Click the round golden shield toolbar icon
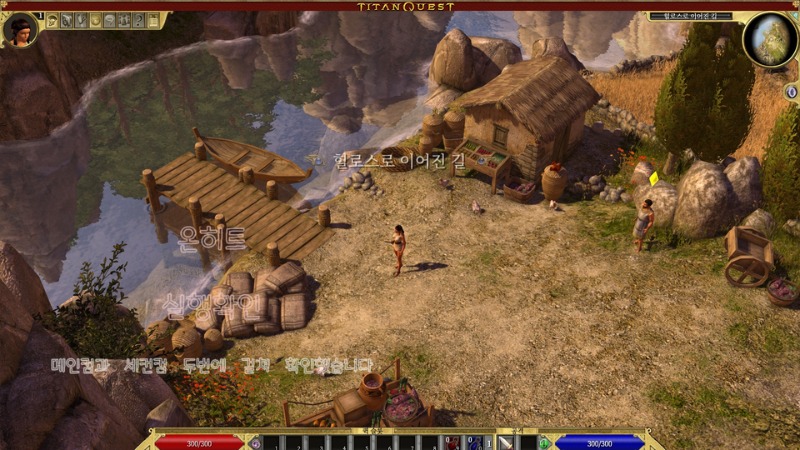 [x=95, y=20]
